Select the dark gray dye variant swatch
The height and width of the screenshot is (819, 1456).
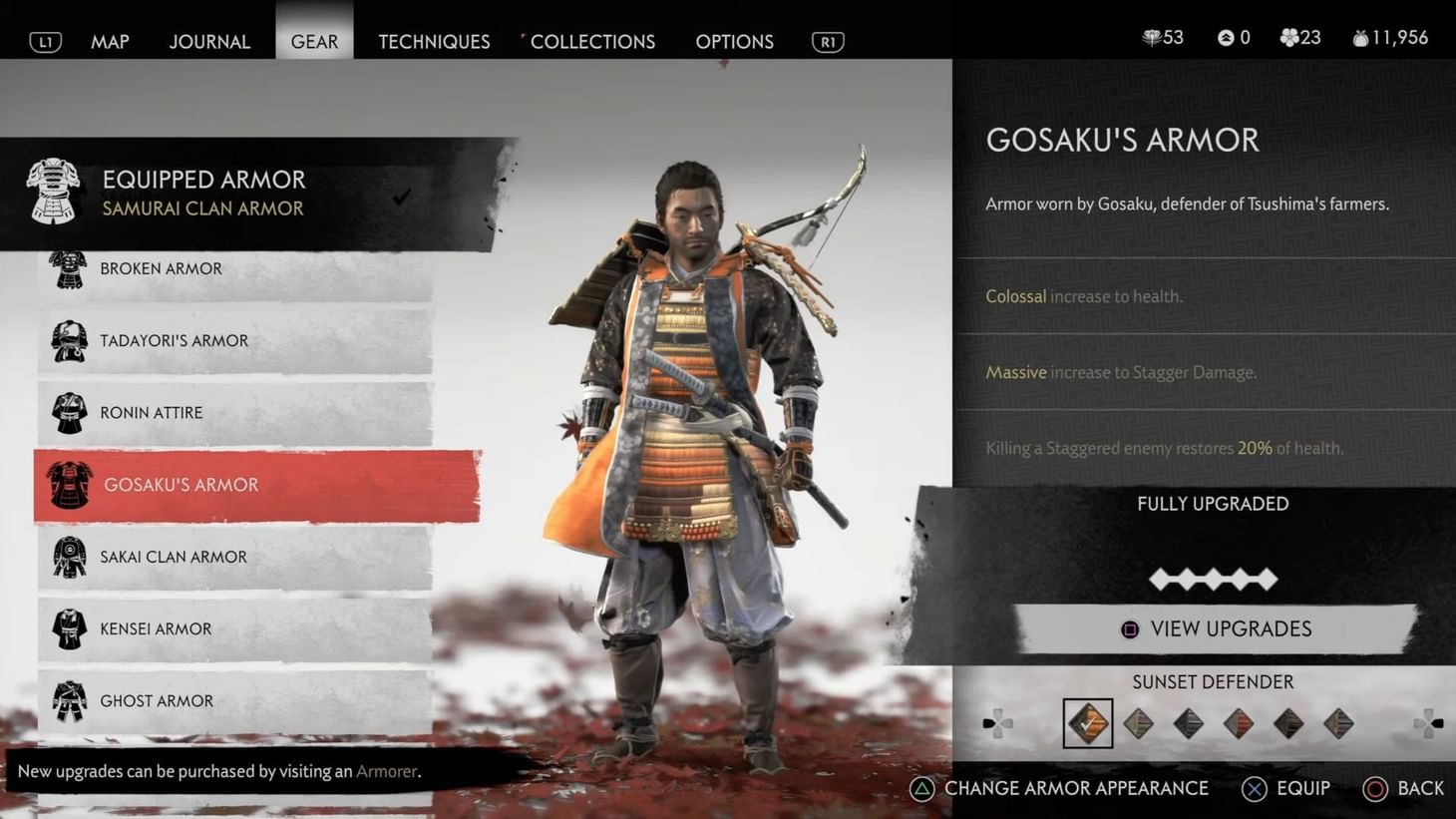pyautogui.click(x=1187, y=722)
